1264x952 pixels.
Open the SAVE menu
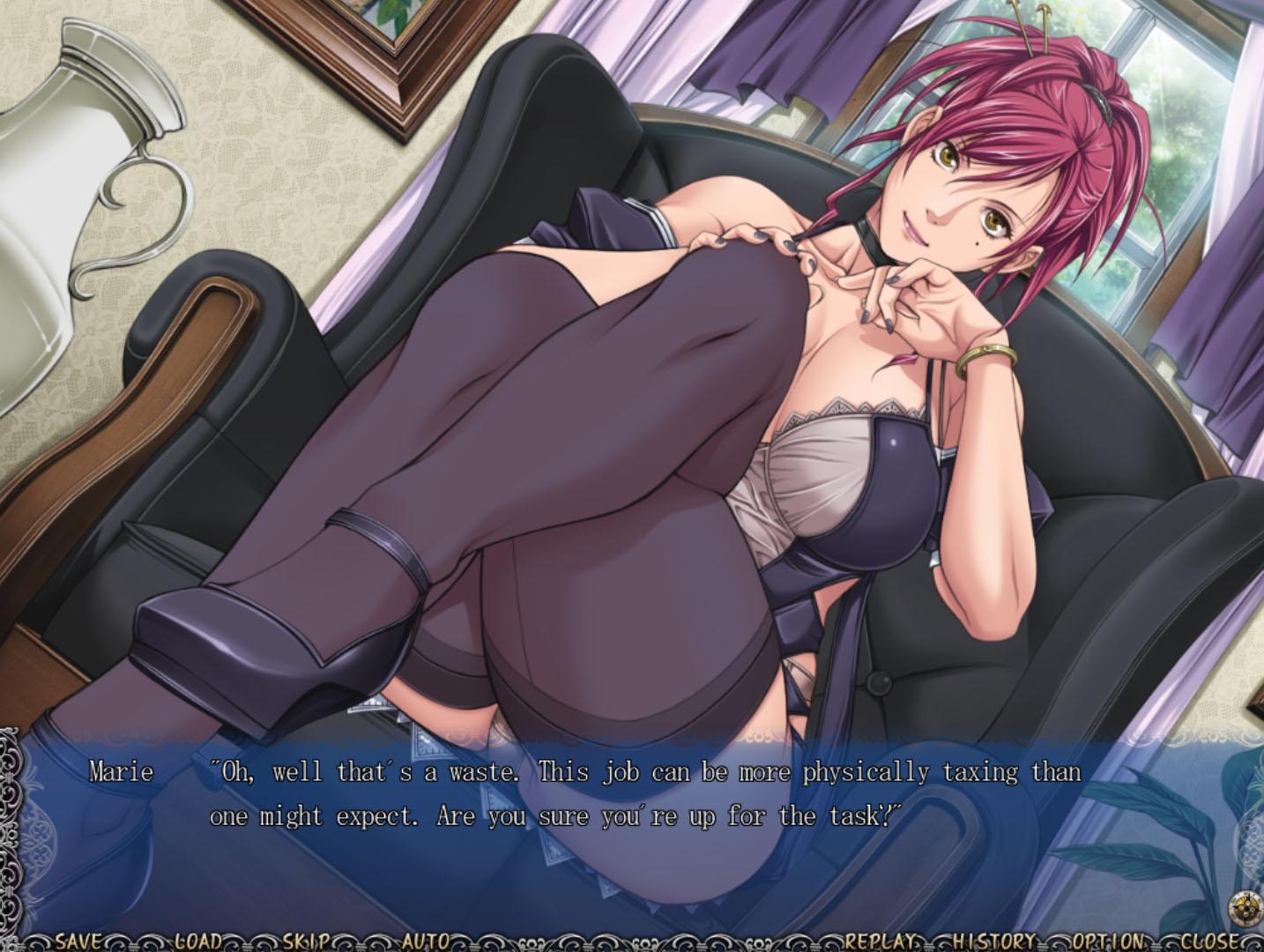78,941
